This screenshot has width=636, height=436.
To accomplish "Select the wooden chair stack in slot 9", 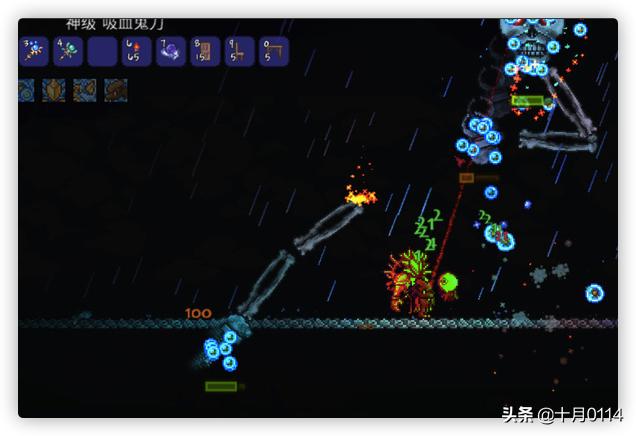I will tap(240, 51).
